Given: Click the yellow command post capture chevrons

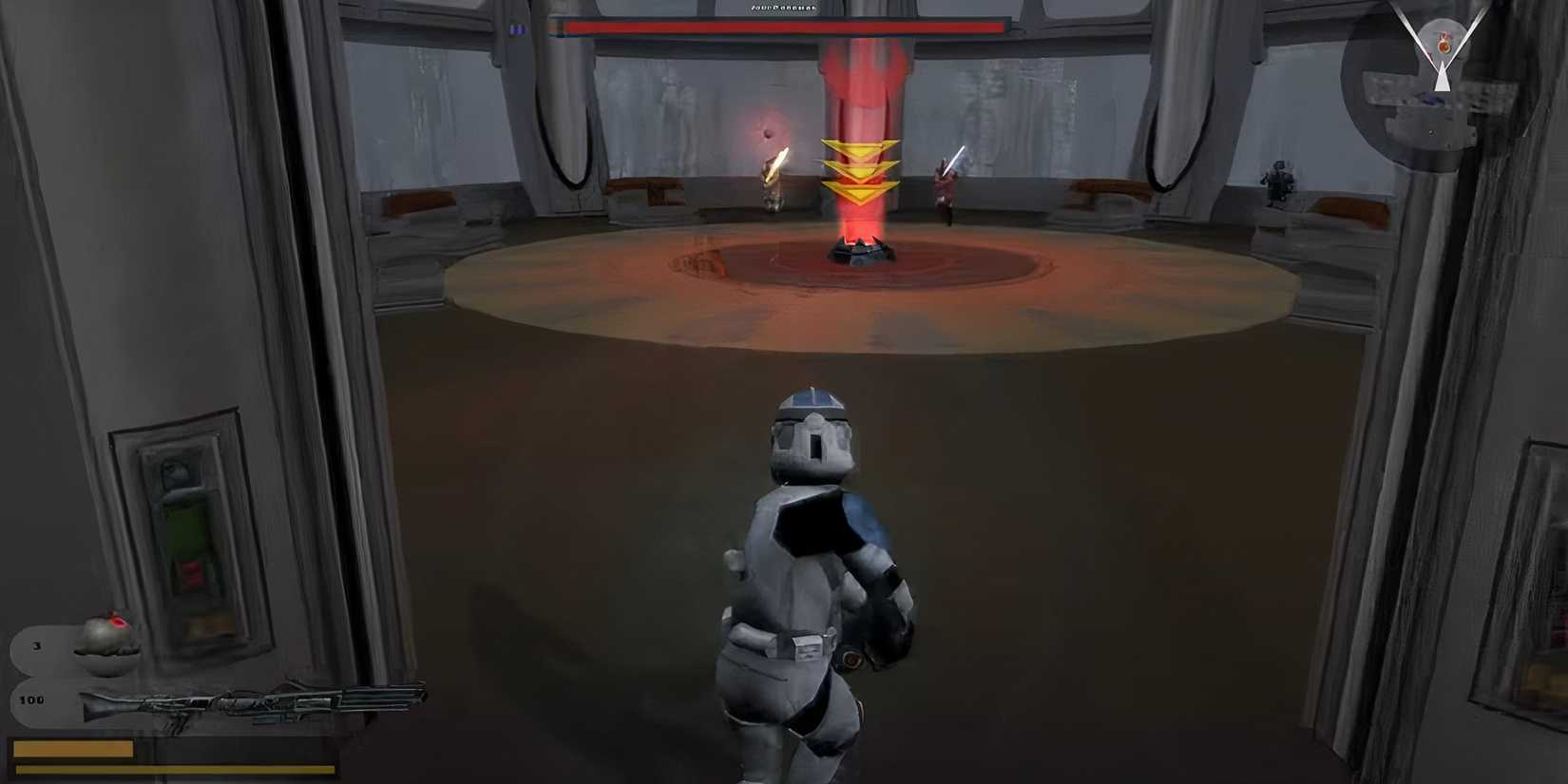Looking at the screenshot, I should pos(862,171).
